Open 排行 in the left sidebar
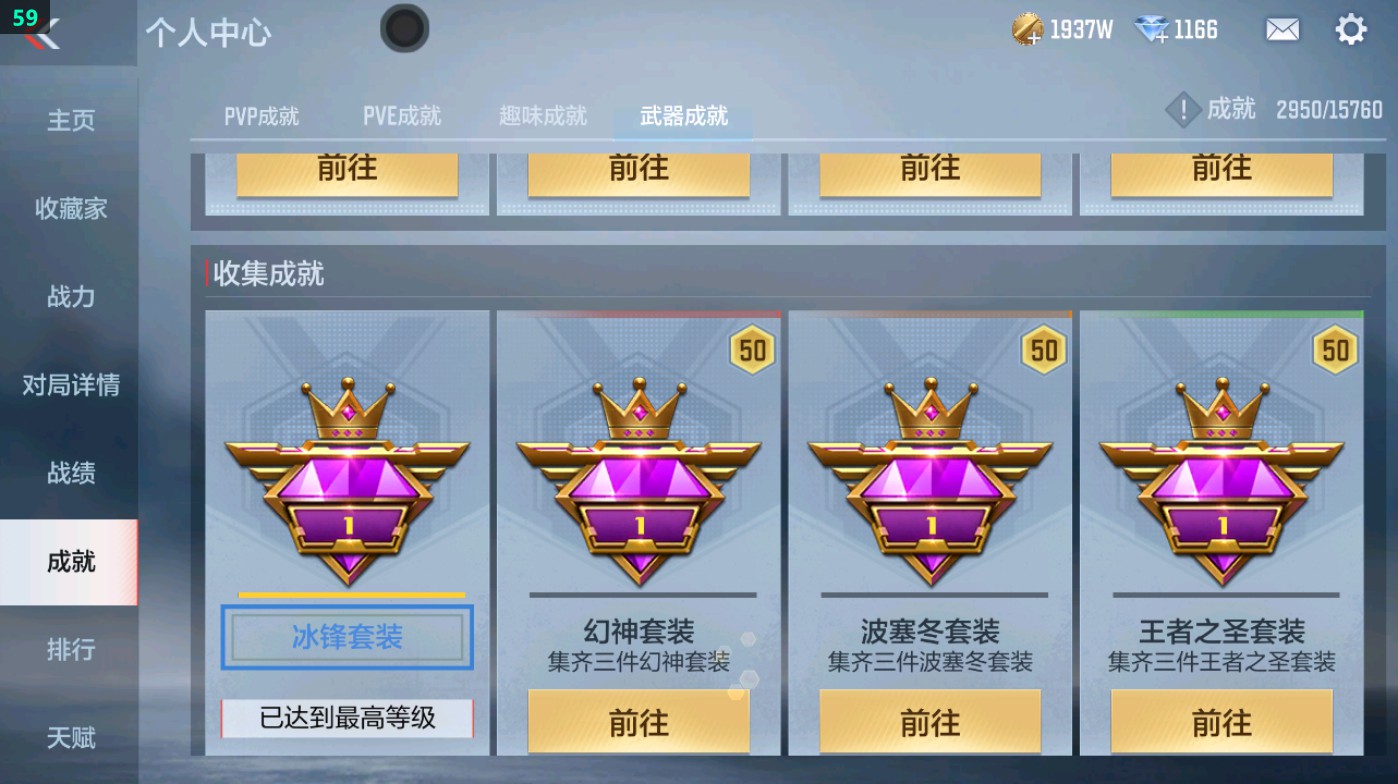 (70, 650)
